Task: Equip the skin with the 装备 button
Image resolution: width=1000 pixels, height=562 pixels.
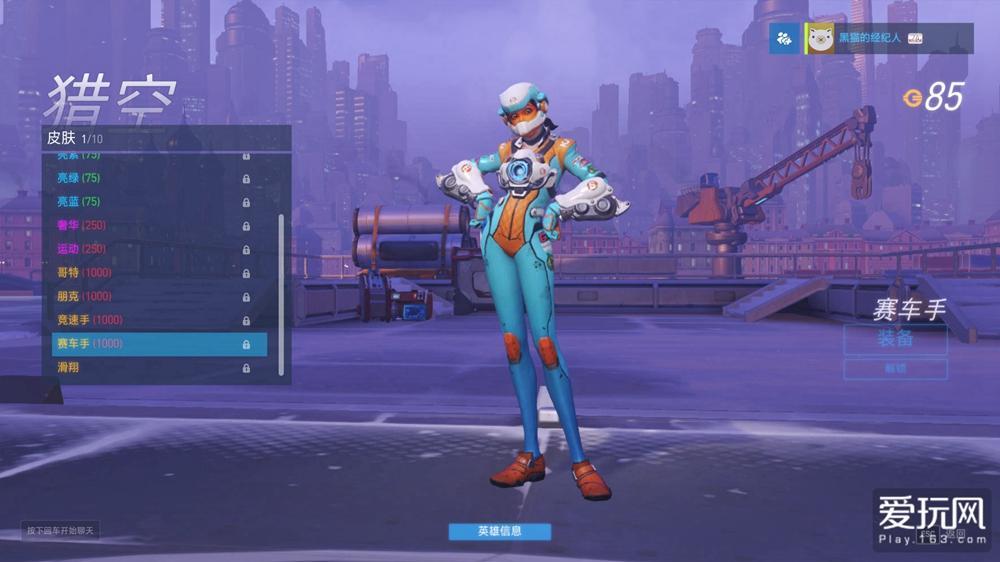Action: pos(895,339)
